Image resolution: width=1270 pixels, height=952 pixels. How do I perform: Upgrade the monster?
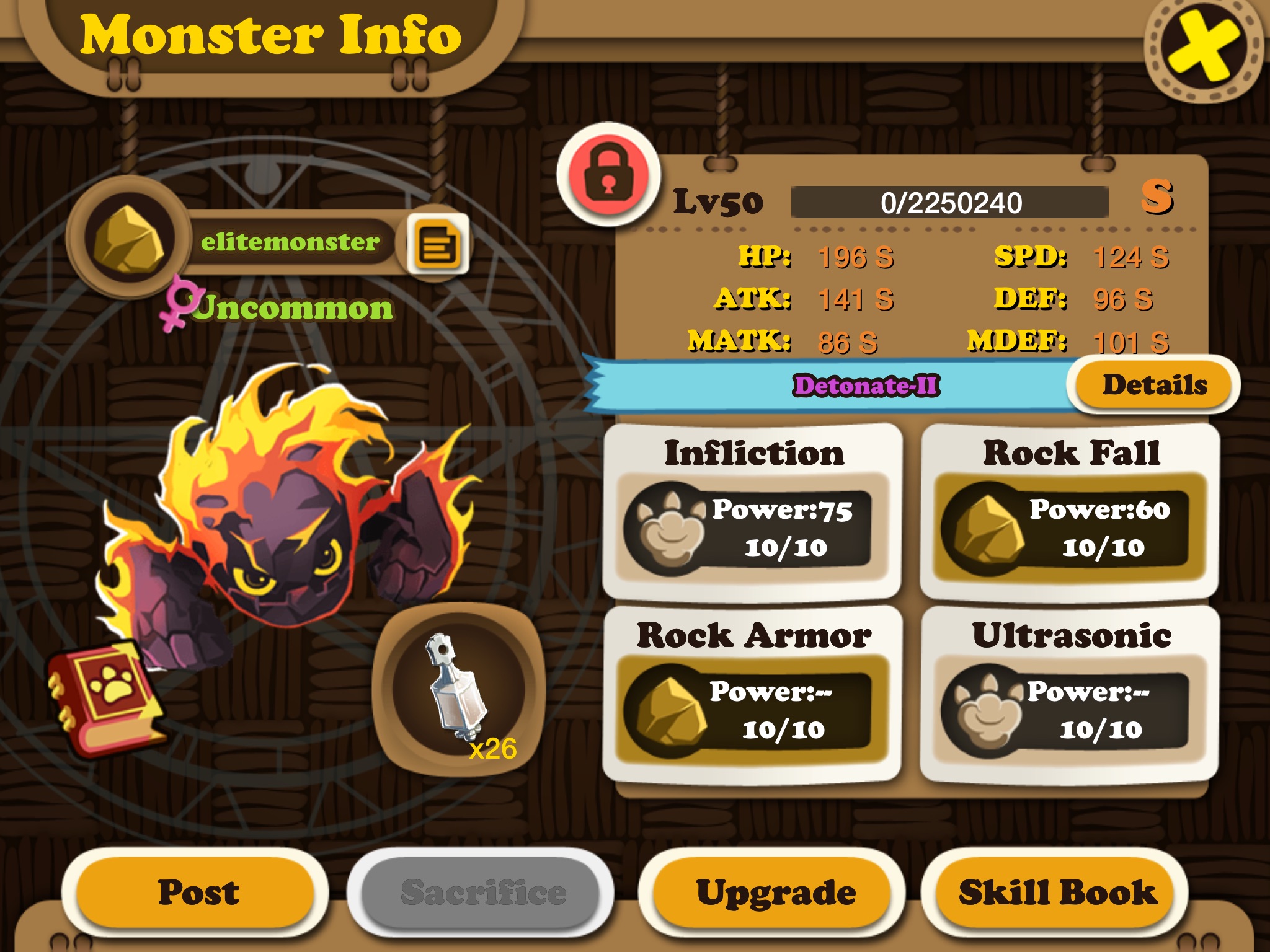[775, 892]
